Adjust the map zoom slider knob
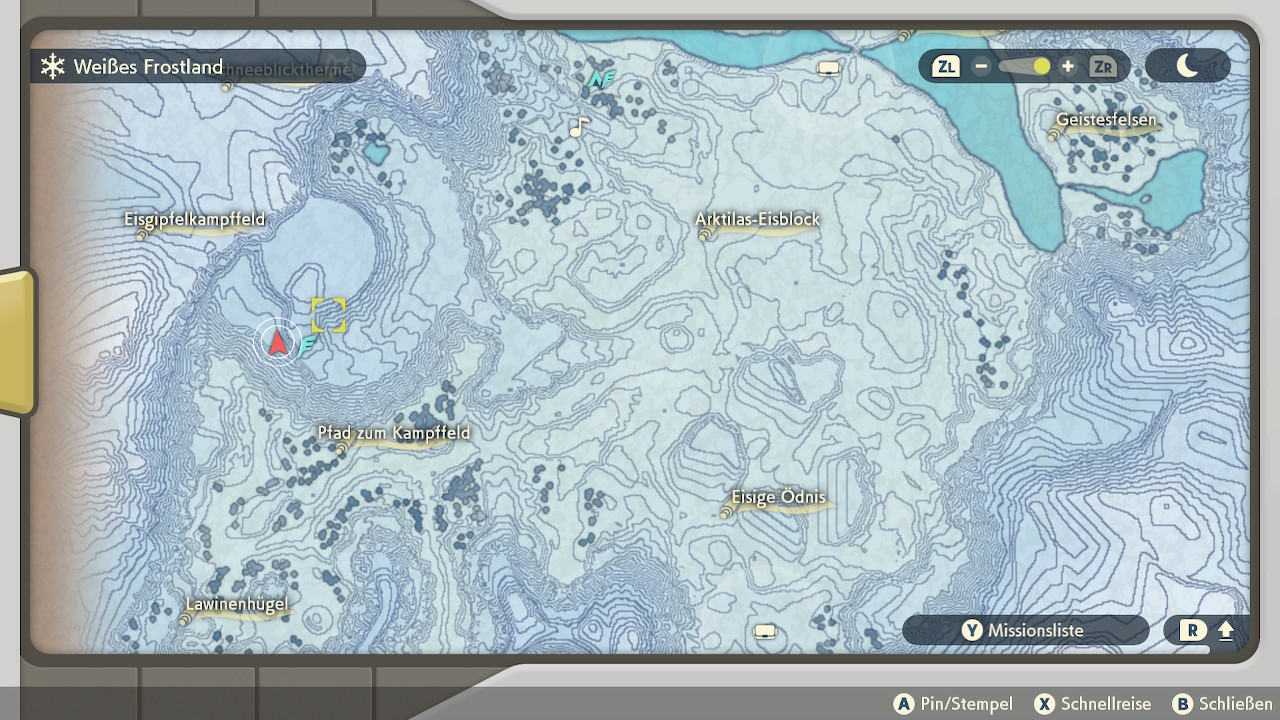The height and width of the screenshot is (720, 1280). click(x=1042, y=67)
